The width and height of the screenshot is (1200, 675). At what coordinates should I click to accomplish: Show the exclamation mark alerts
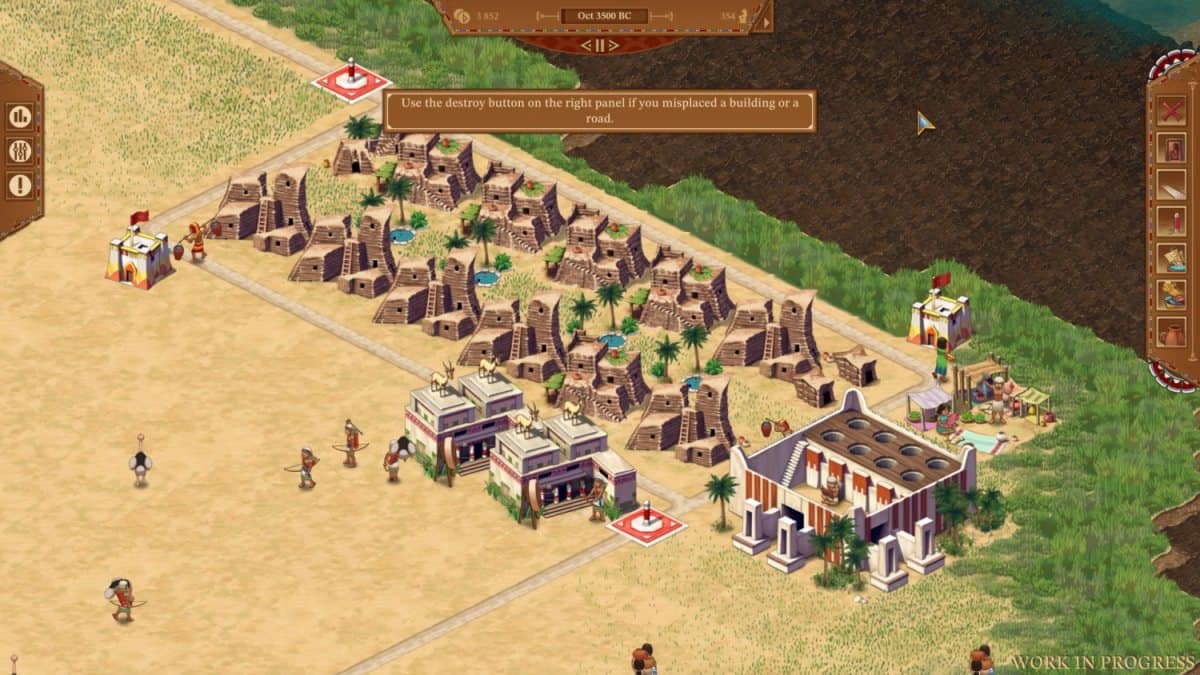pos(20,185)
